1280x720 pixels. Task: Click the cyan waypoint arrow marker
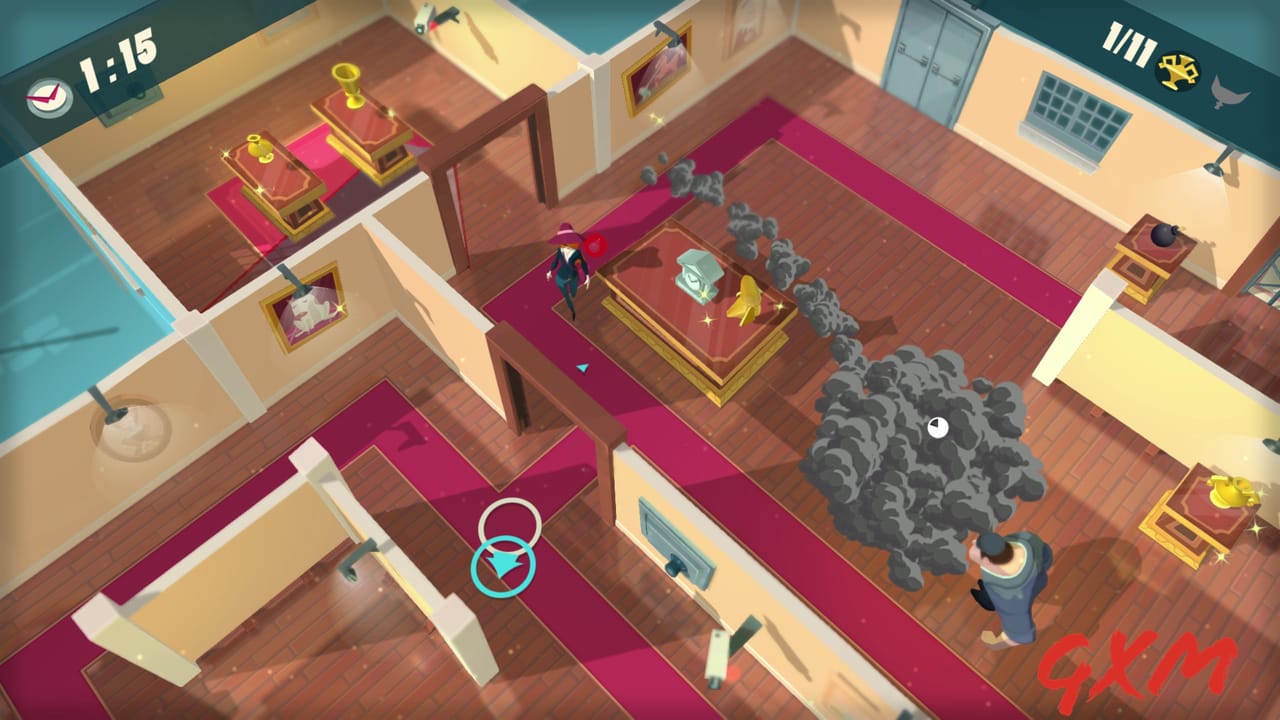point(582,369)
